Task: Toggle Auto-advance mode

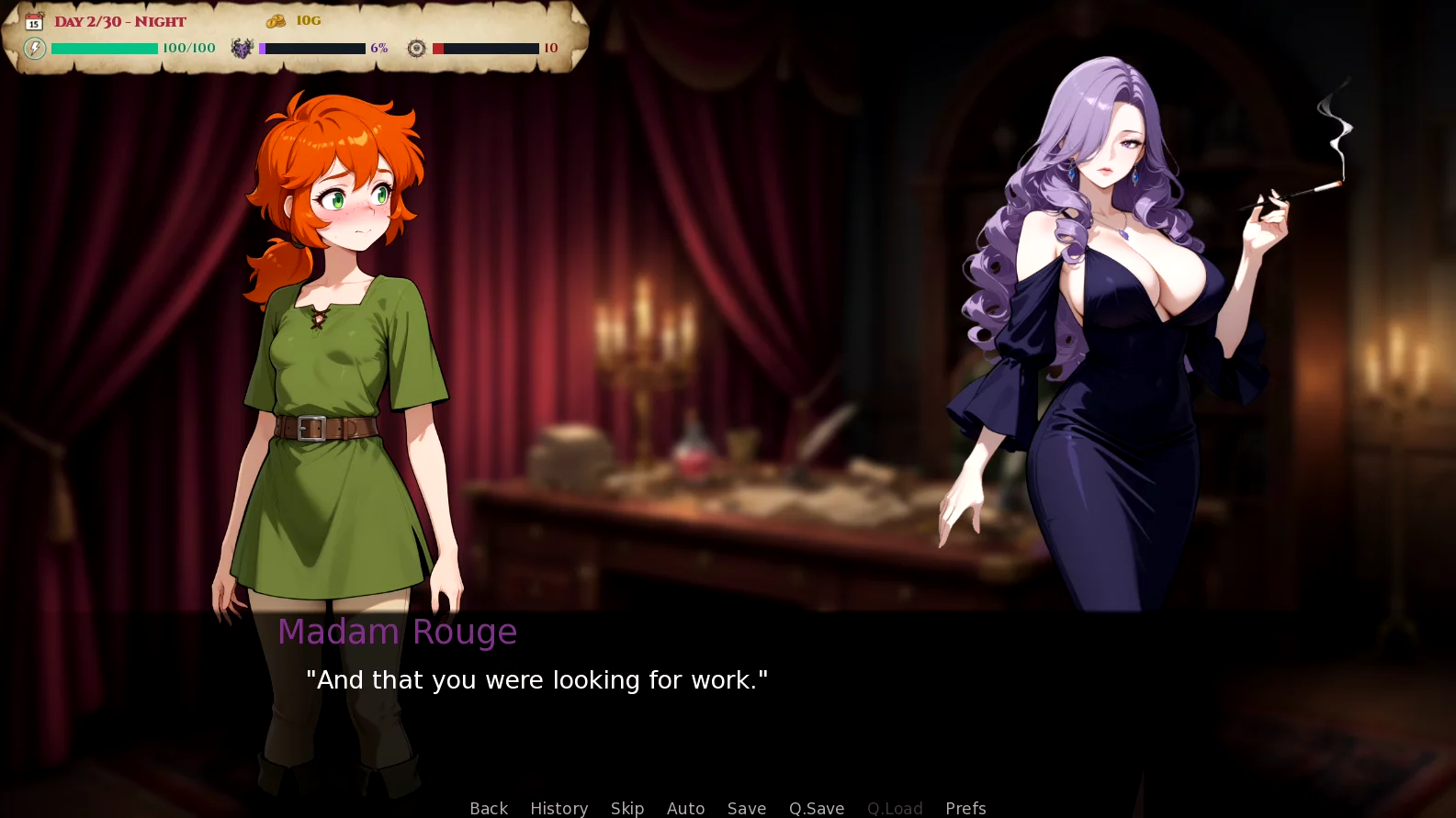Action: coord(685,808)
